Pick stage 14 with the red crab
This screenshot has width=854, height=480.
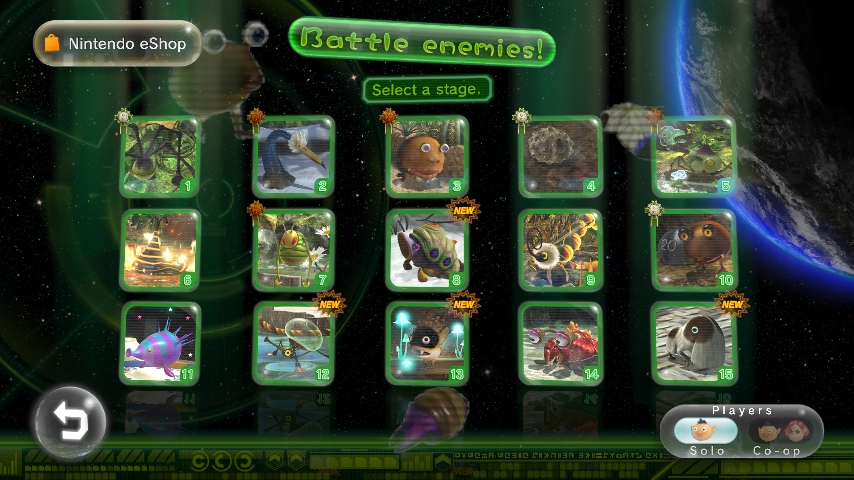(560, 343)
